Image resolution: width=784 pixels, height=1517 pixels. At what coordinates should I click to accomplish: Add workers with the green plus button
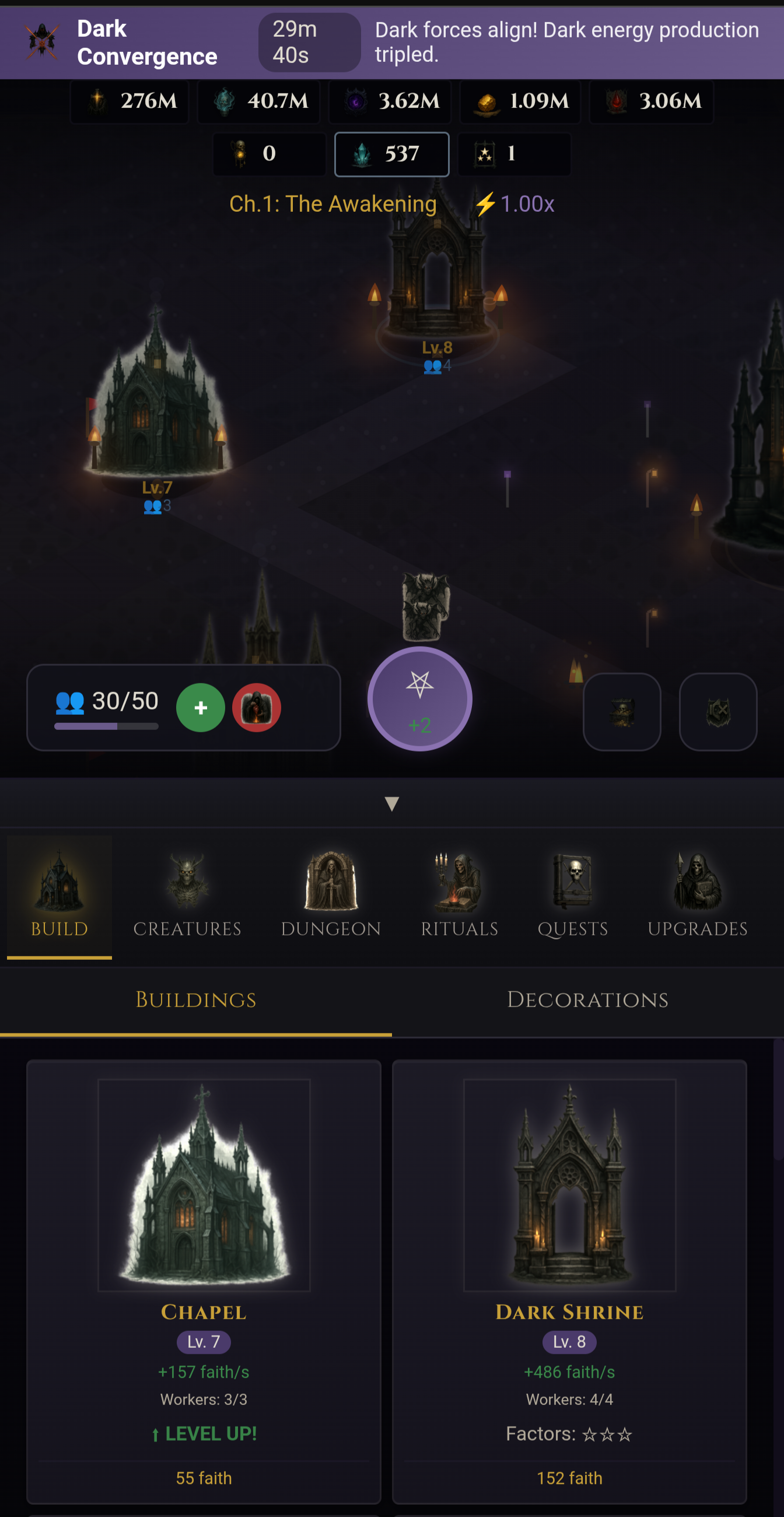coord(201,707)
